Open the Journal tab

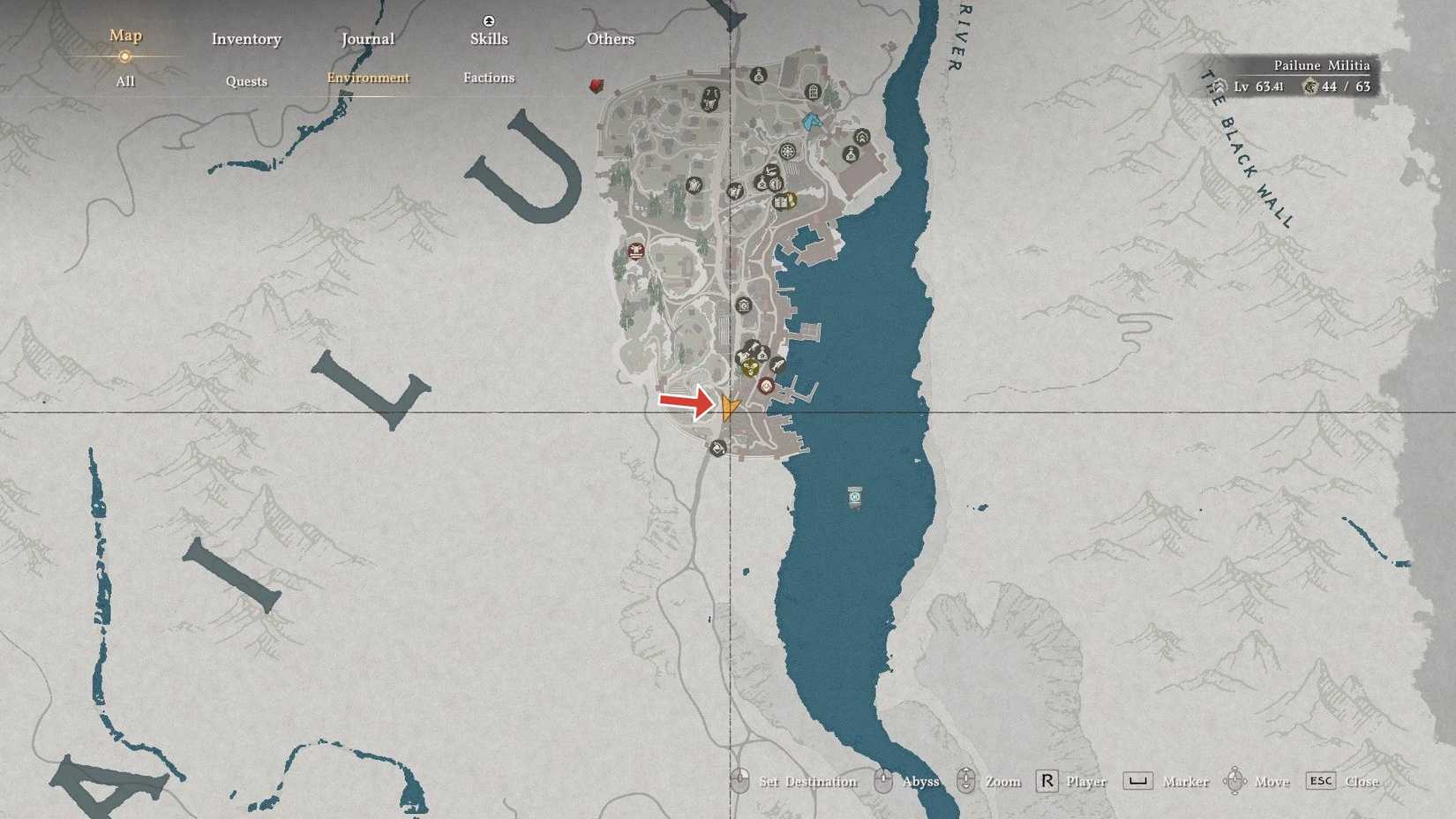coord(366,39)
